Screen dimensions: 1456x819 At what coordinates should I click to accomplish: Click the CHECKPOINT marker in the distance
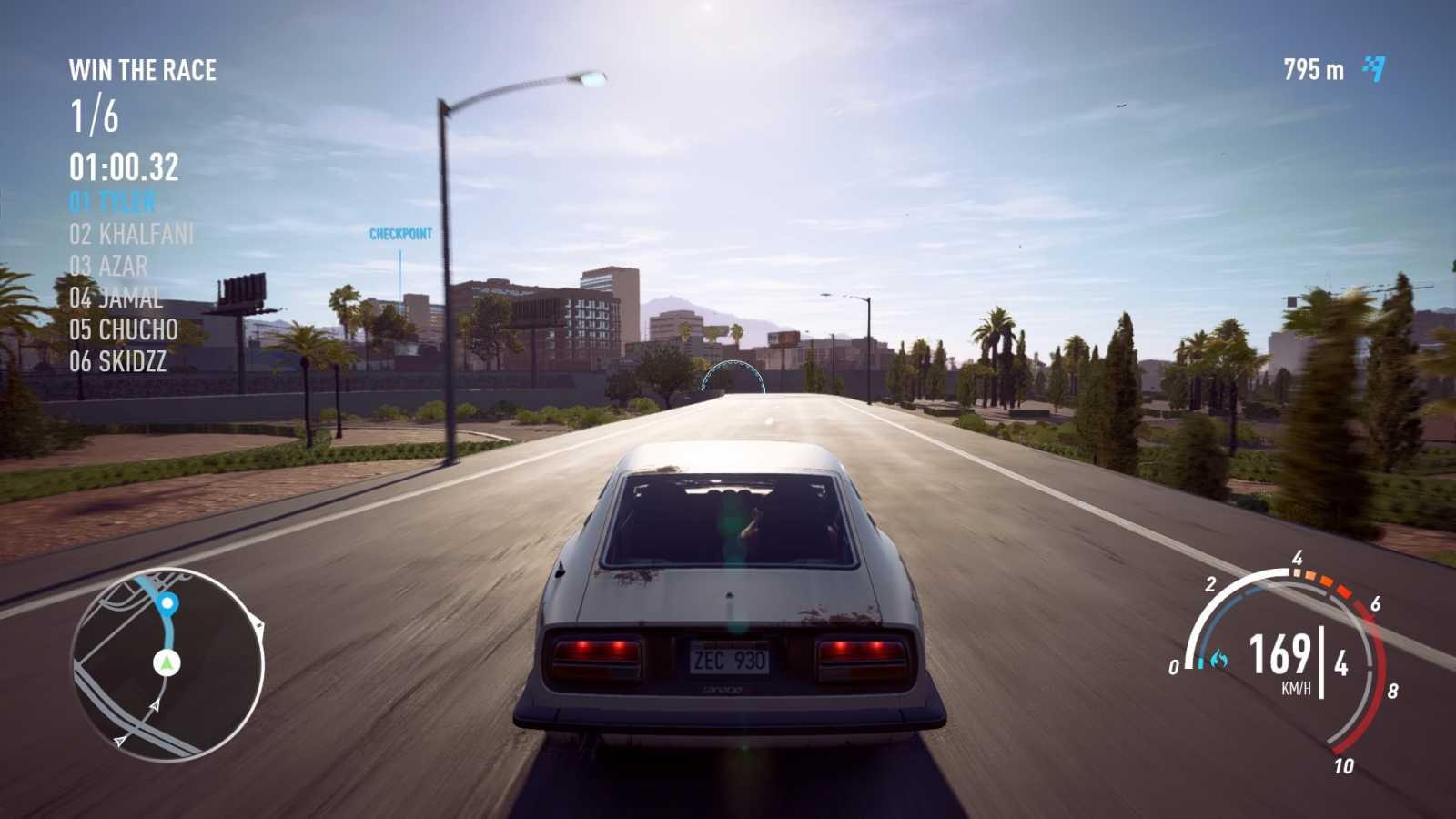399,233
